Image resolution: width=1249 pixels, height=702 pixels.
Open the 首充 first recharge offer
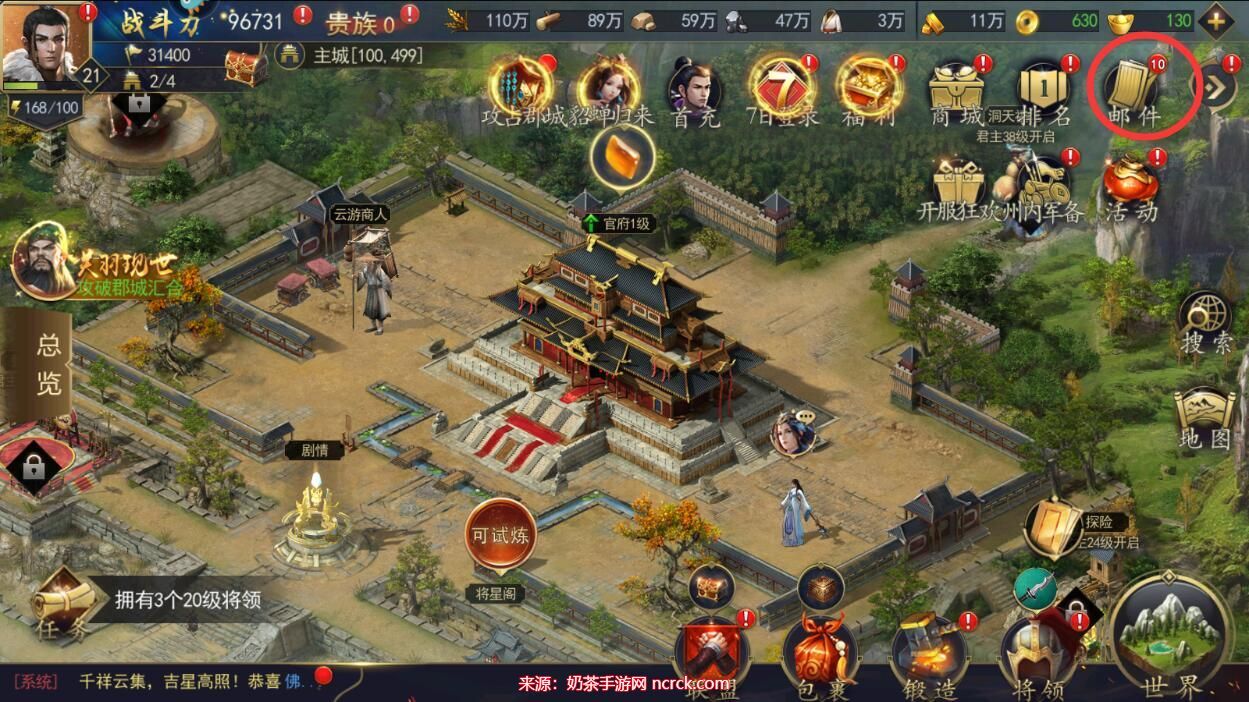click(696, 90)
